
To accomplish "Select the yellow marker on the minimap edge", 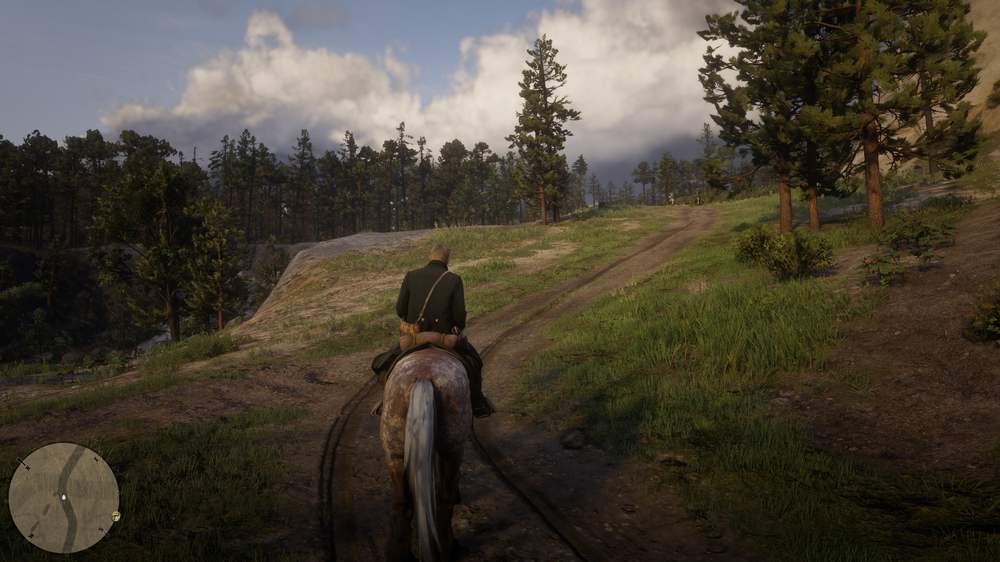I will pyautogui.click(x=116, y=516).
